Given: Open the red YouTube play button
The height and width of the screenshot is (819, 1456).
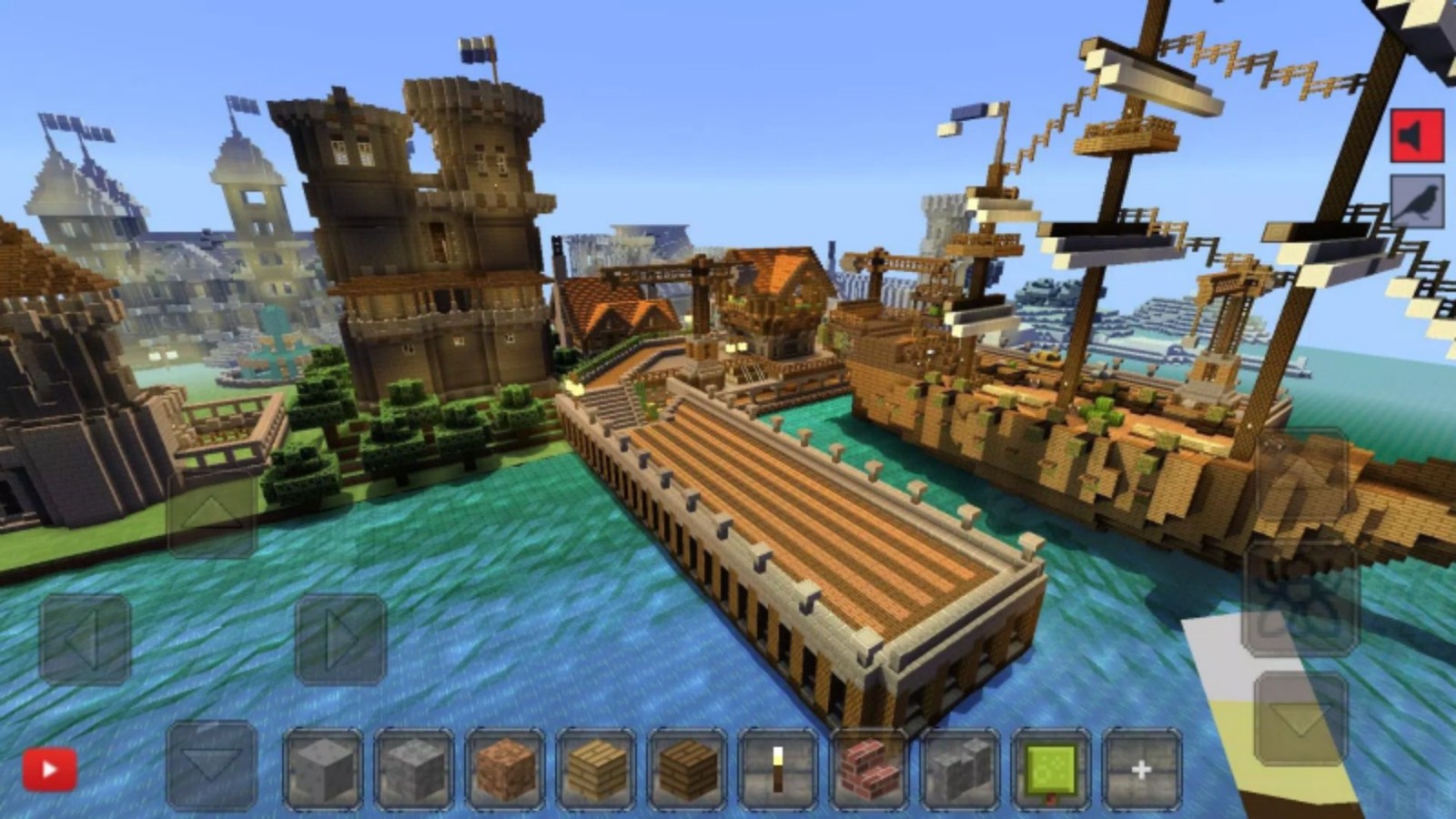Looking at the screenshot, I should pyautogui.click(x=49, y=771).
